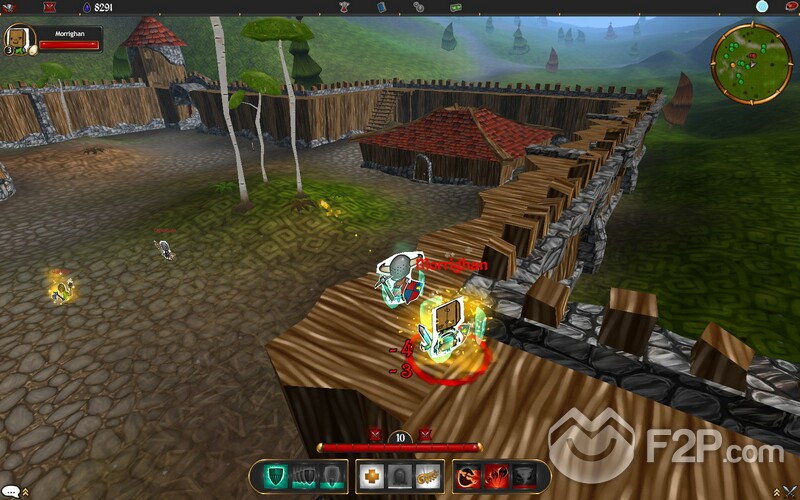Screen dimensions: 800x500
Task: Select the glowing blue orb icon
Action: [x=762, y=7]
